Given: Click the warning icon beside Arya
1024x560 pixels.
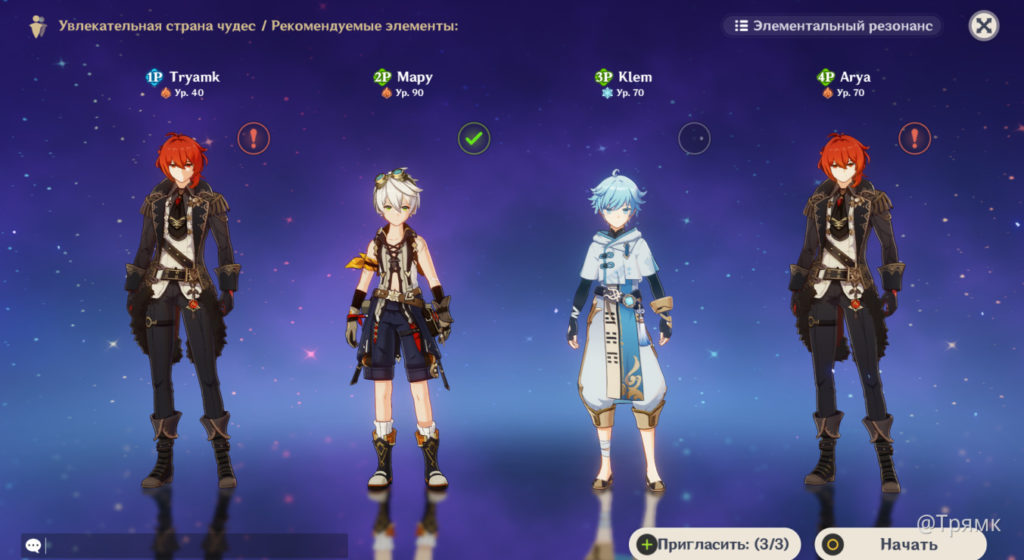Looking at the screenshot, I should 914,138.
